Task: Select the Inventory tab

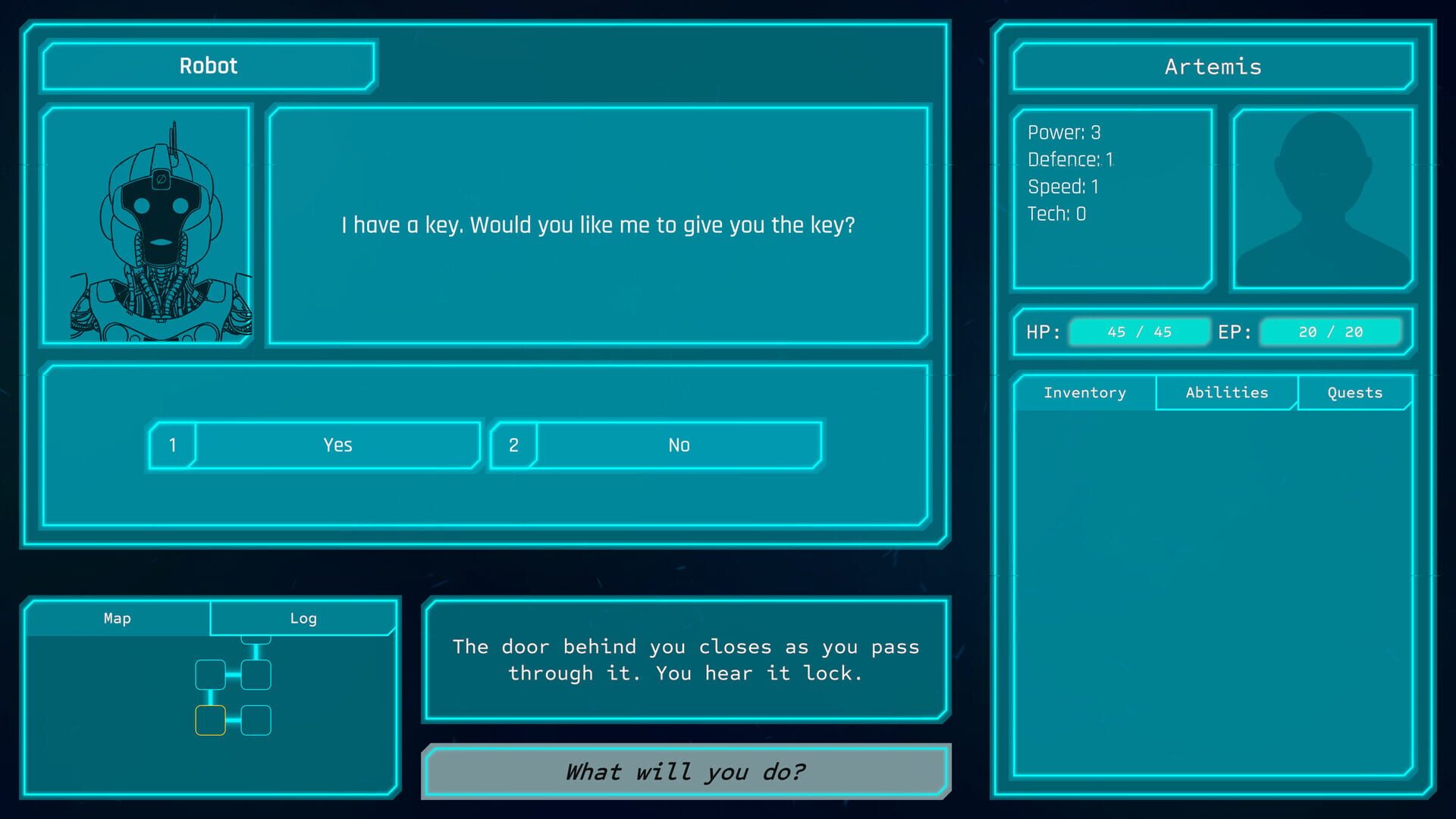Action: tap(1086, 392)
